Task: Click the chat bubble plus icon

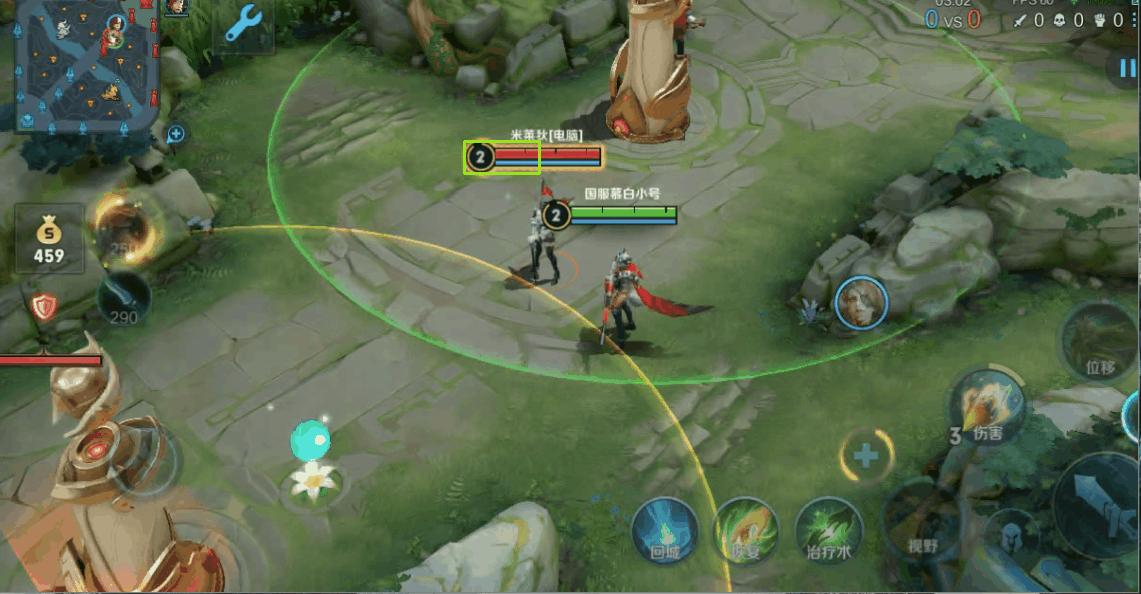Action: [176, 133]
